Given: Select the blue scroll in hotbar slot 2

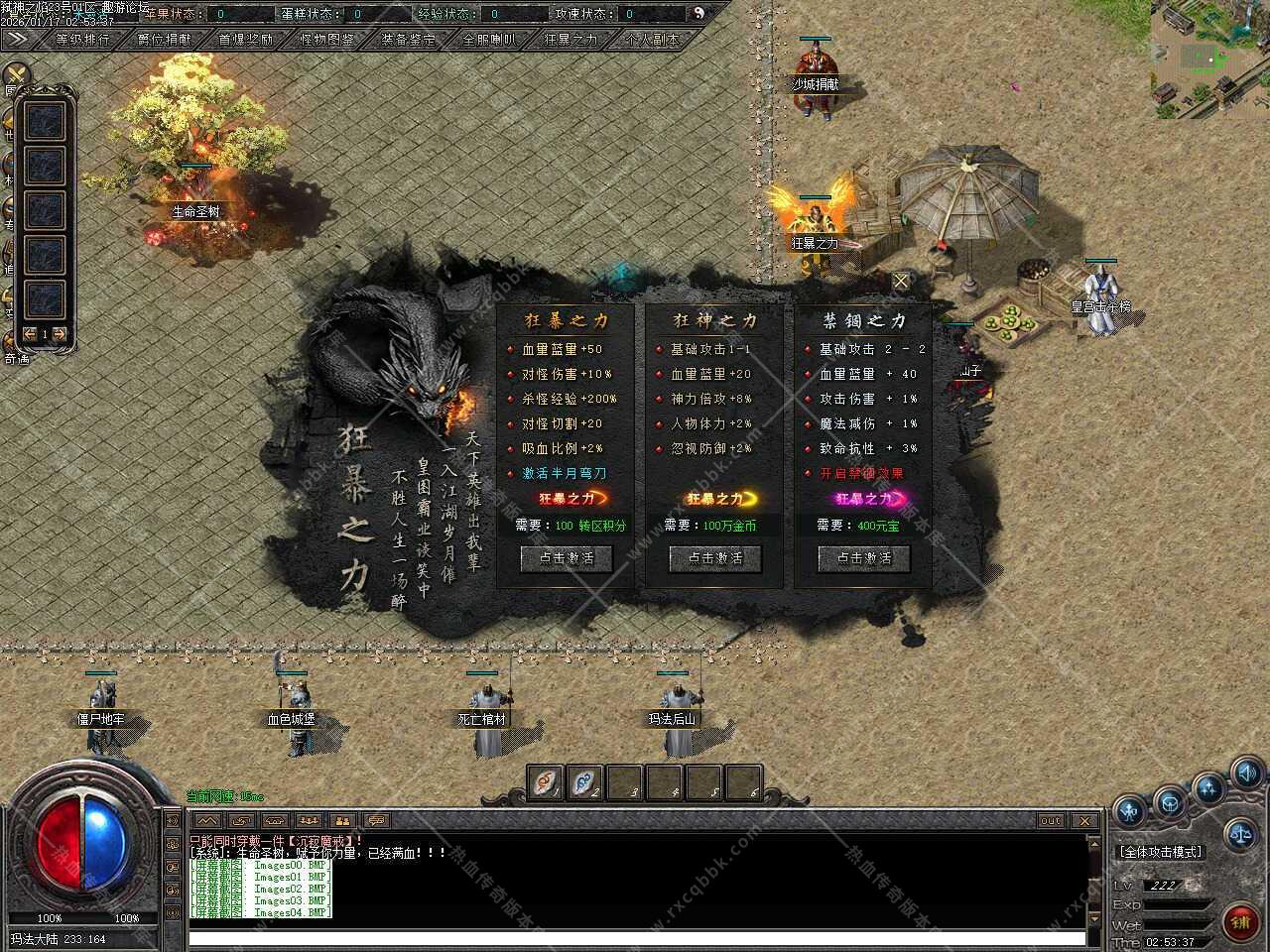Looking at the screenshot, I should (584, 782).
